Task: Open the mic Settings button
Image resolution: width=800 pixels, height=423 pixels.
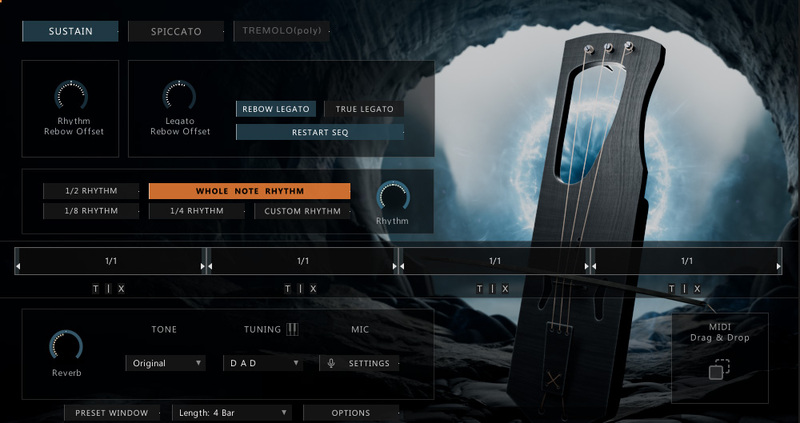Action: [361, 363]
